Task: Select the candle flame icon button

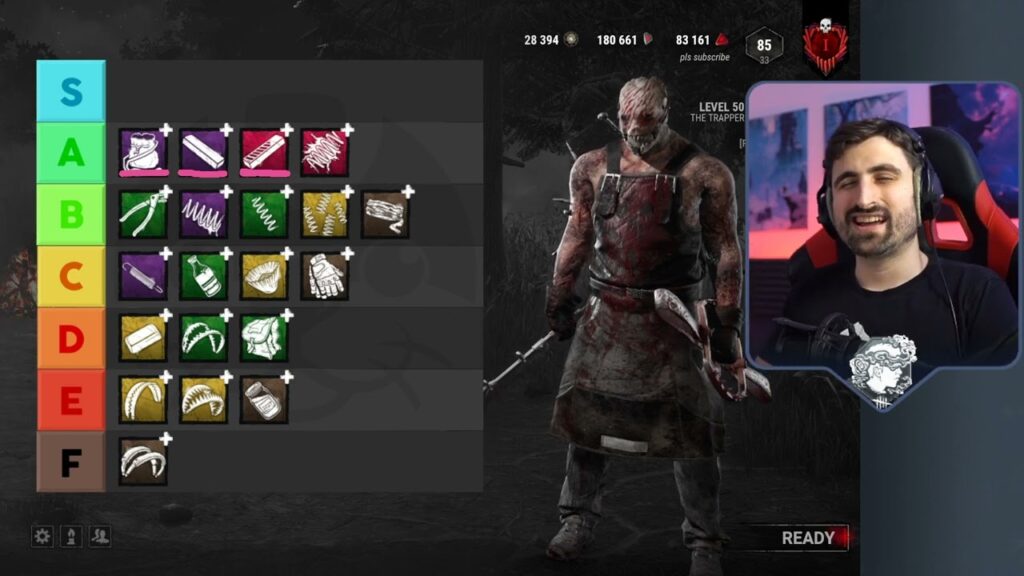Action: pos(71,537)
